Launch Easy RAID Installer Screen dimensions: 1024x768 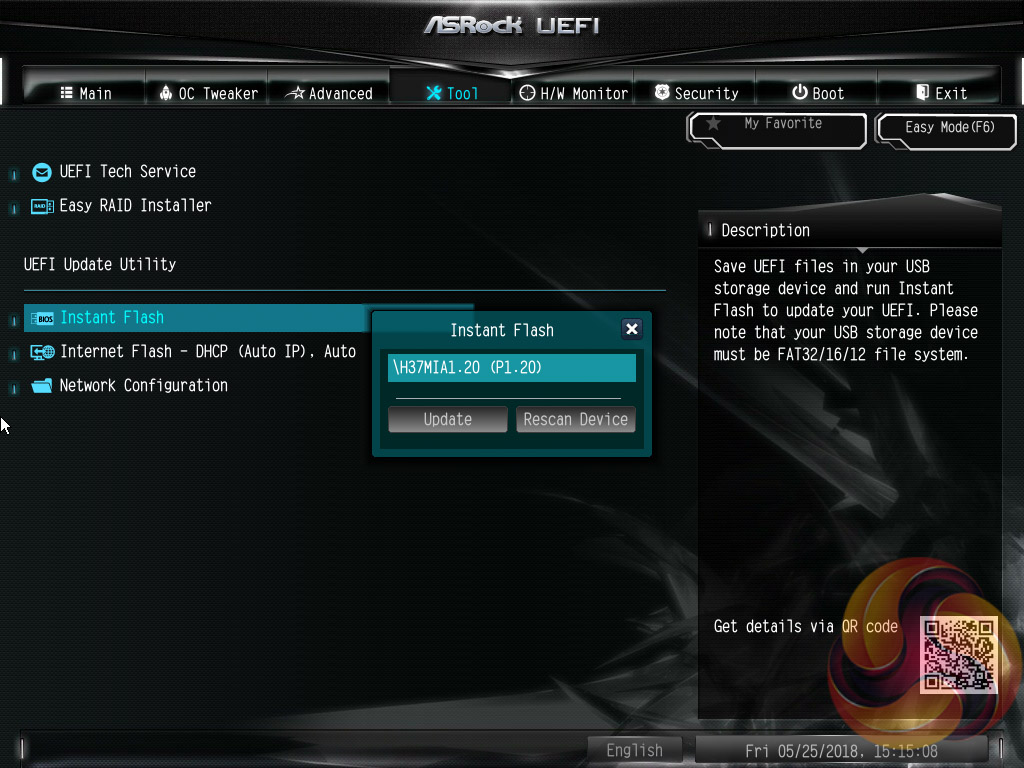point(135,205)
